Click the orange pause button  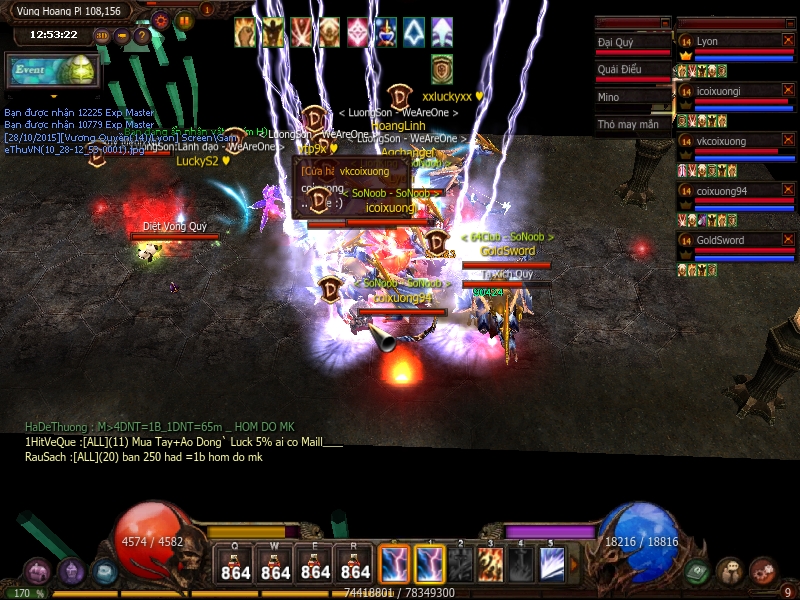coord(184,19)
